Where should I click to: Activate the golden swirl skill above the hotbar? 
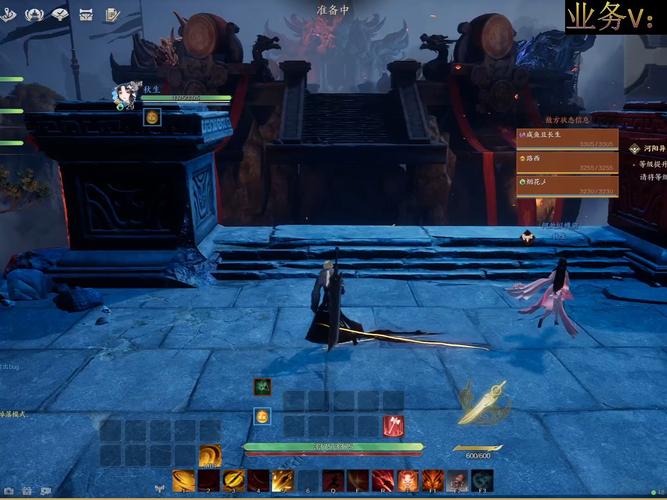point(210,456)
